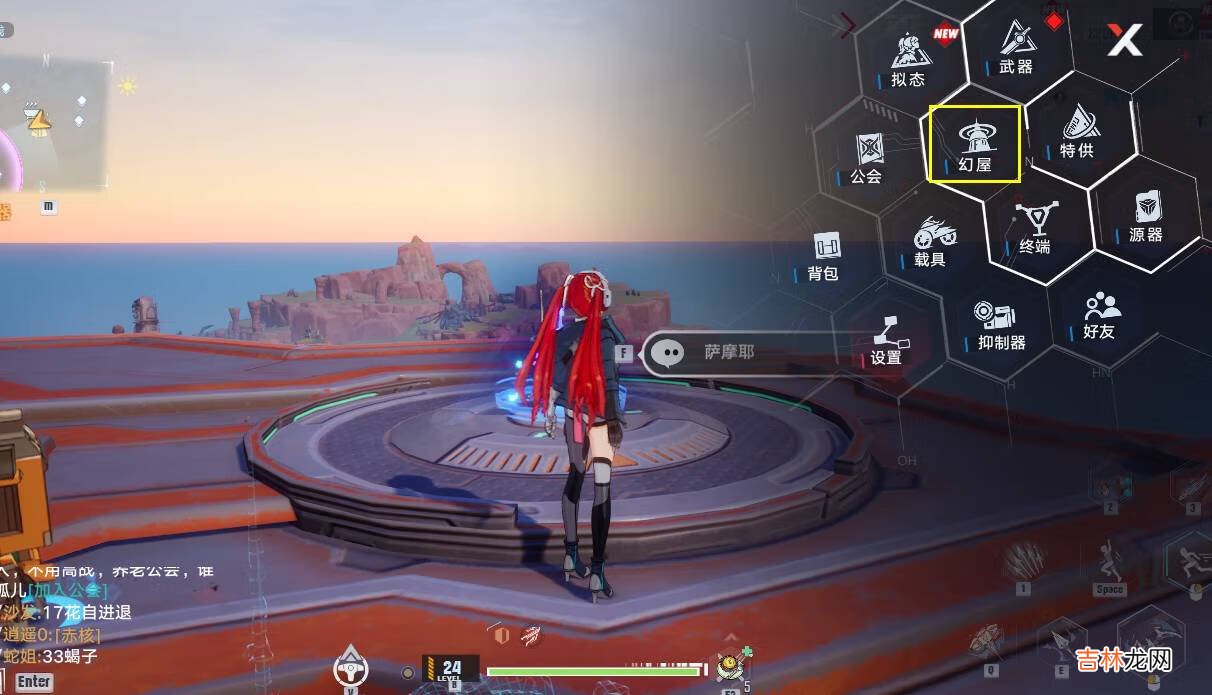Open the 背包 (Backpack) inventory

824,256
